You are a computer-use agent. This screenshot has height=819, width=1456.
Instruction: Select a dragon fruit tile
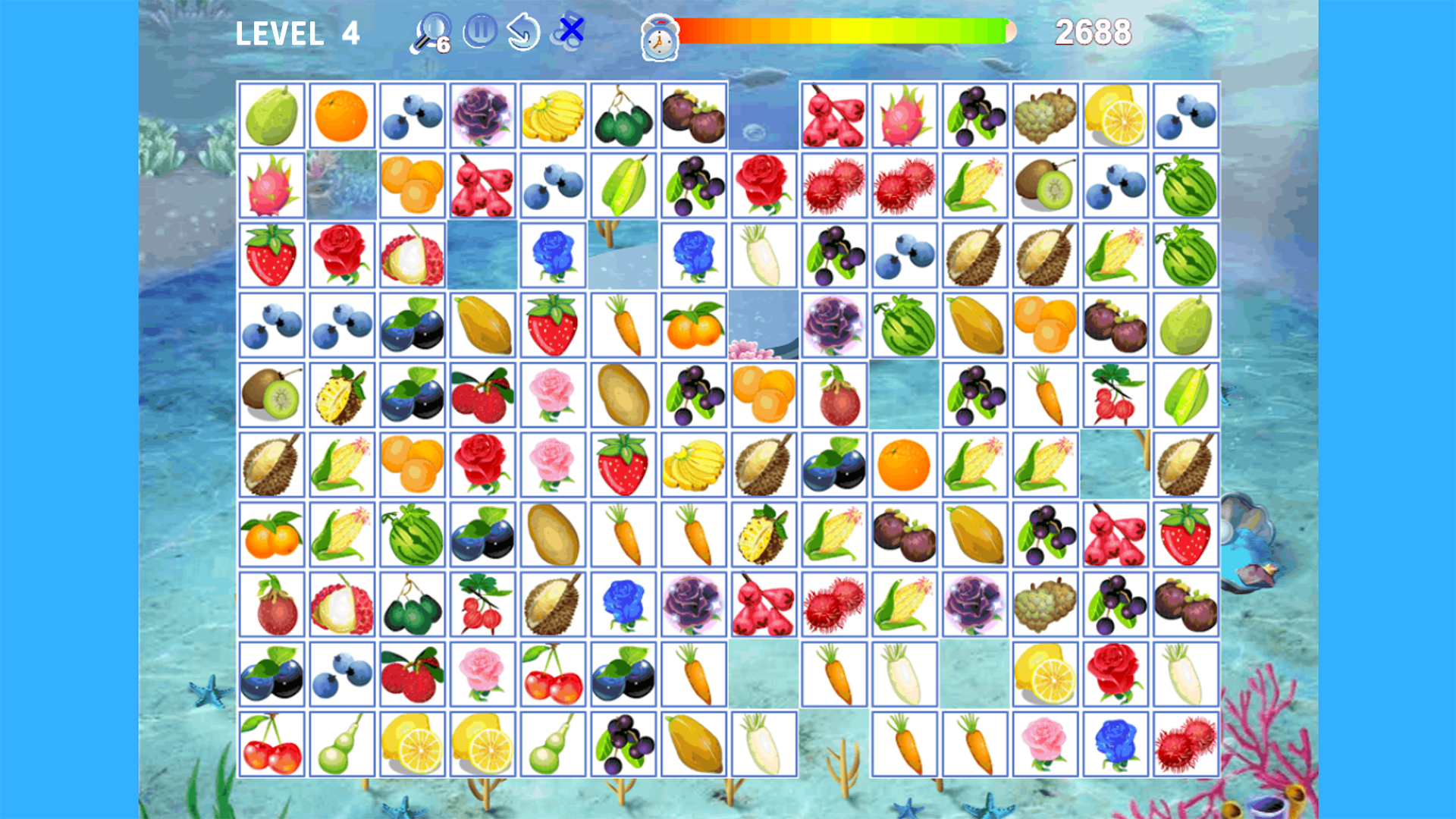click(x=272, y=185)
